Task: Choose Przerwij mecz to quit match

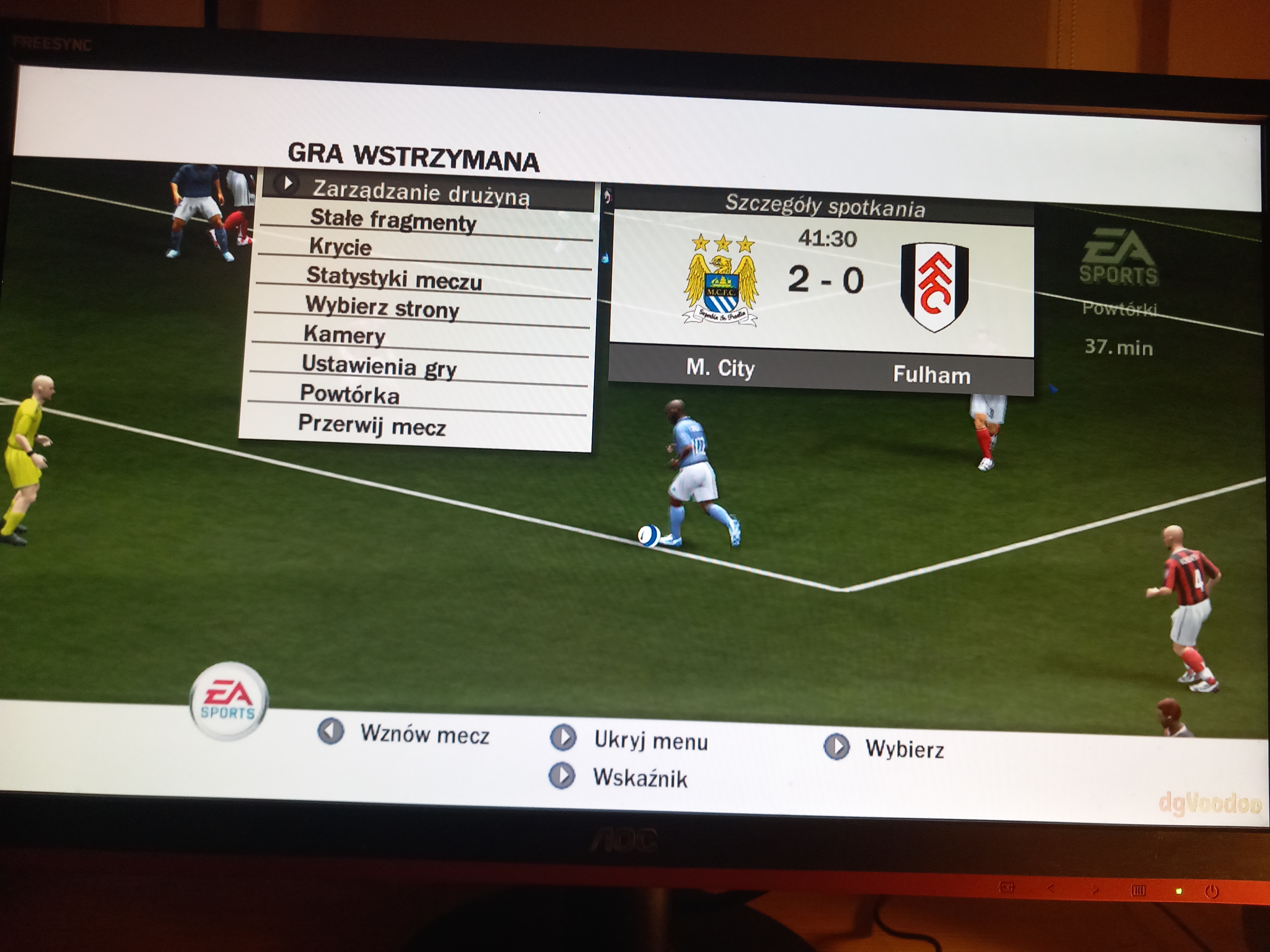Action: pos(372,426)
